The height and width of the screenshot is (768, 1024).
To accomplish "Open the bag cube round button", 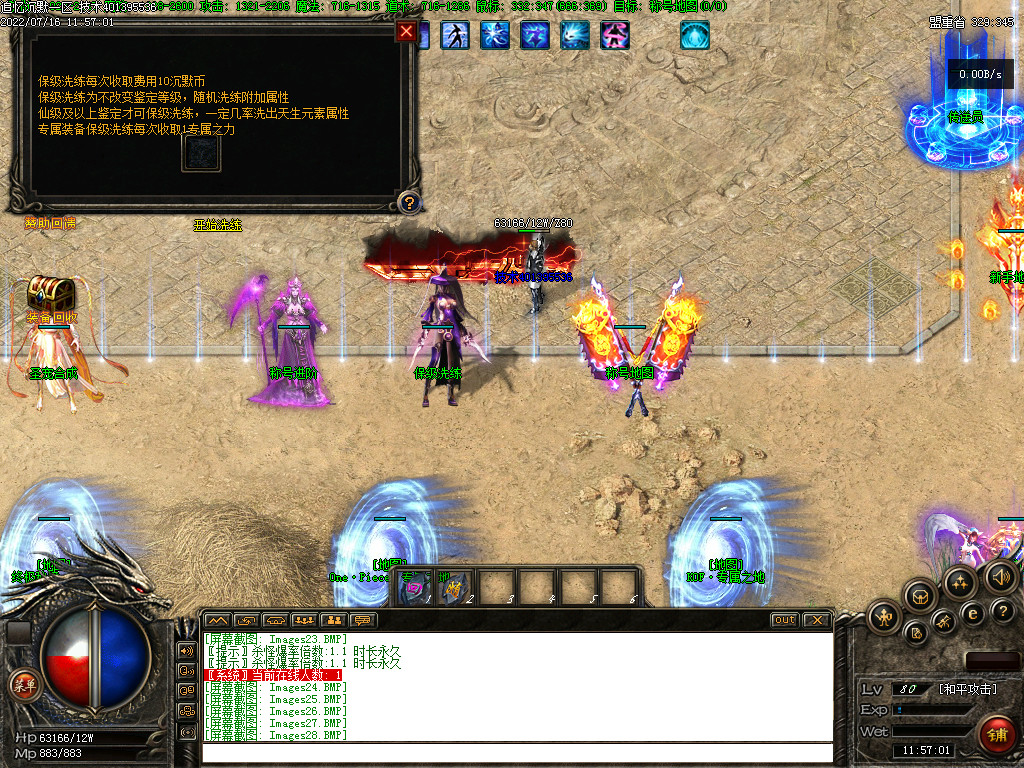I will coord(919,597).
